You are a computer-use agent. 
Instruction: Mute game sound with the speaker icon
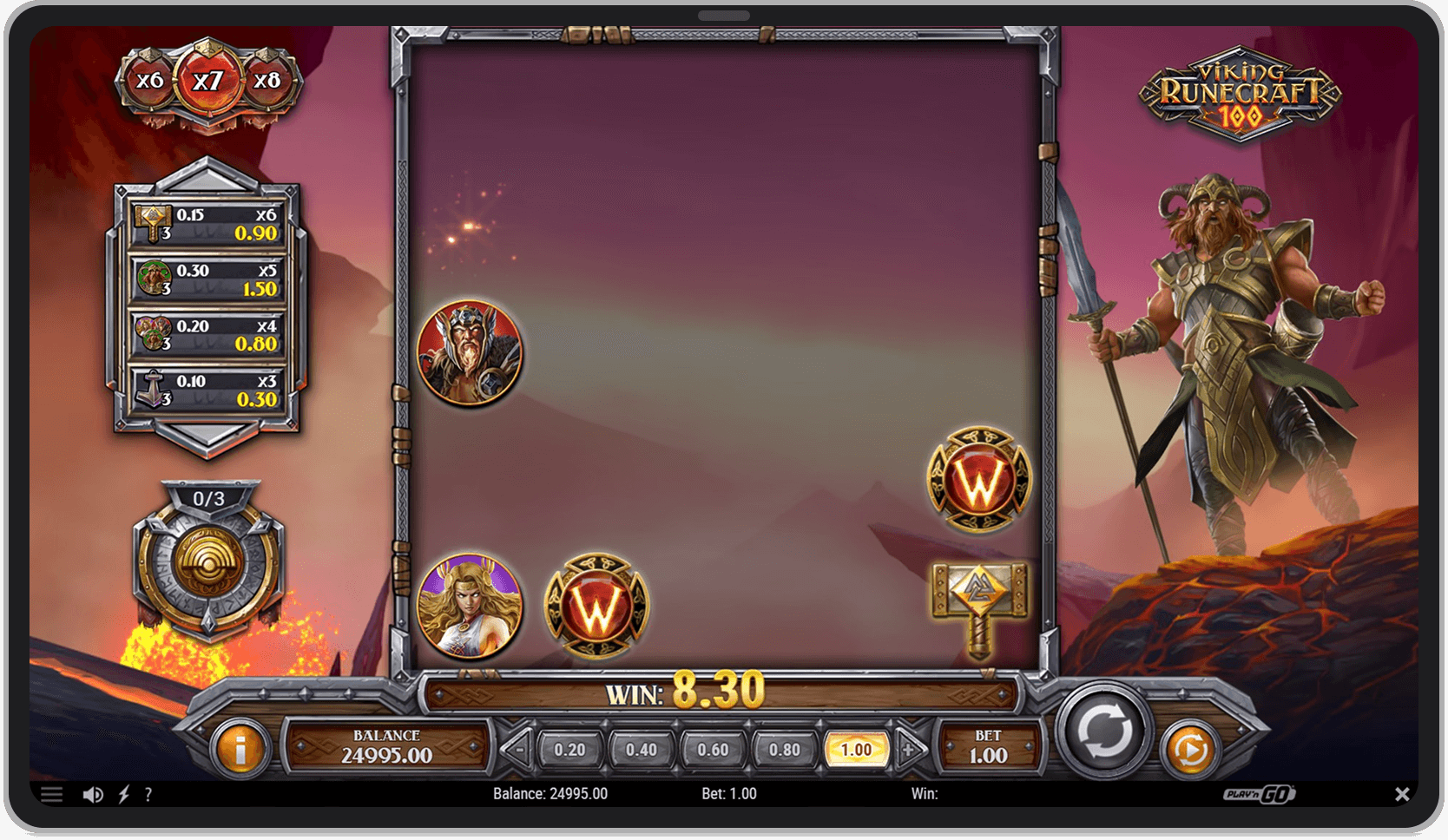93,793
